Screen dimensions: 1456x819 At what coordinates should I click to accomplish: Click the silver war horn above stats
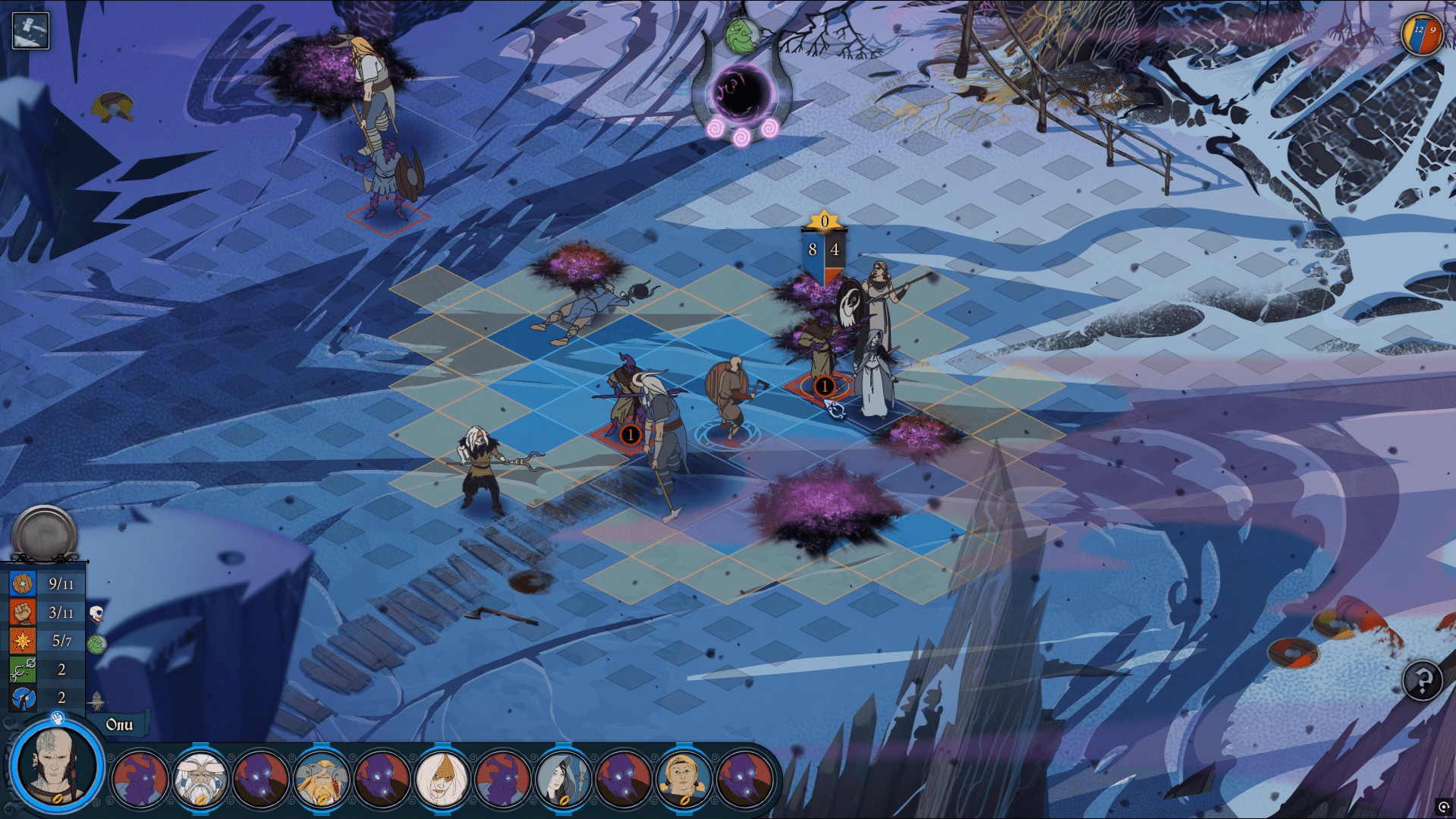point(45,534)
